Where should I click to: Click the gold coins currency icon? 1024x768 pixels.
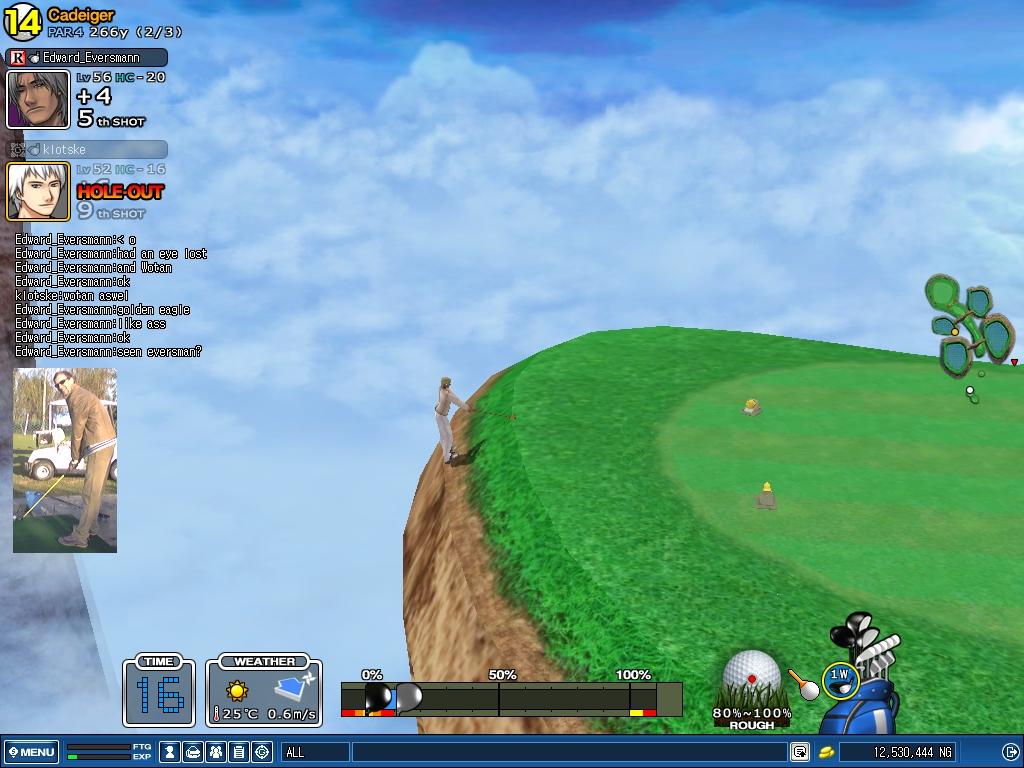pyautogui.click(x=827, y=752)
